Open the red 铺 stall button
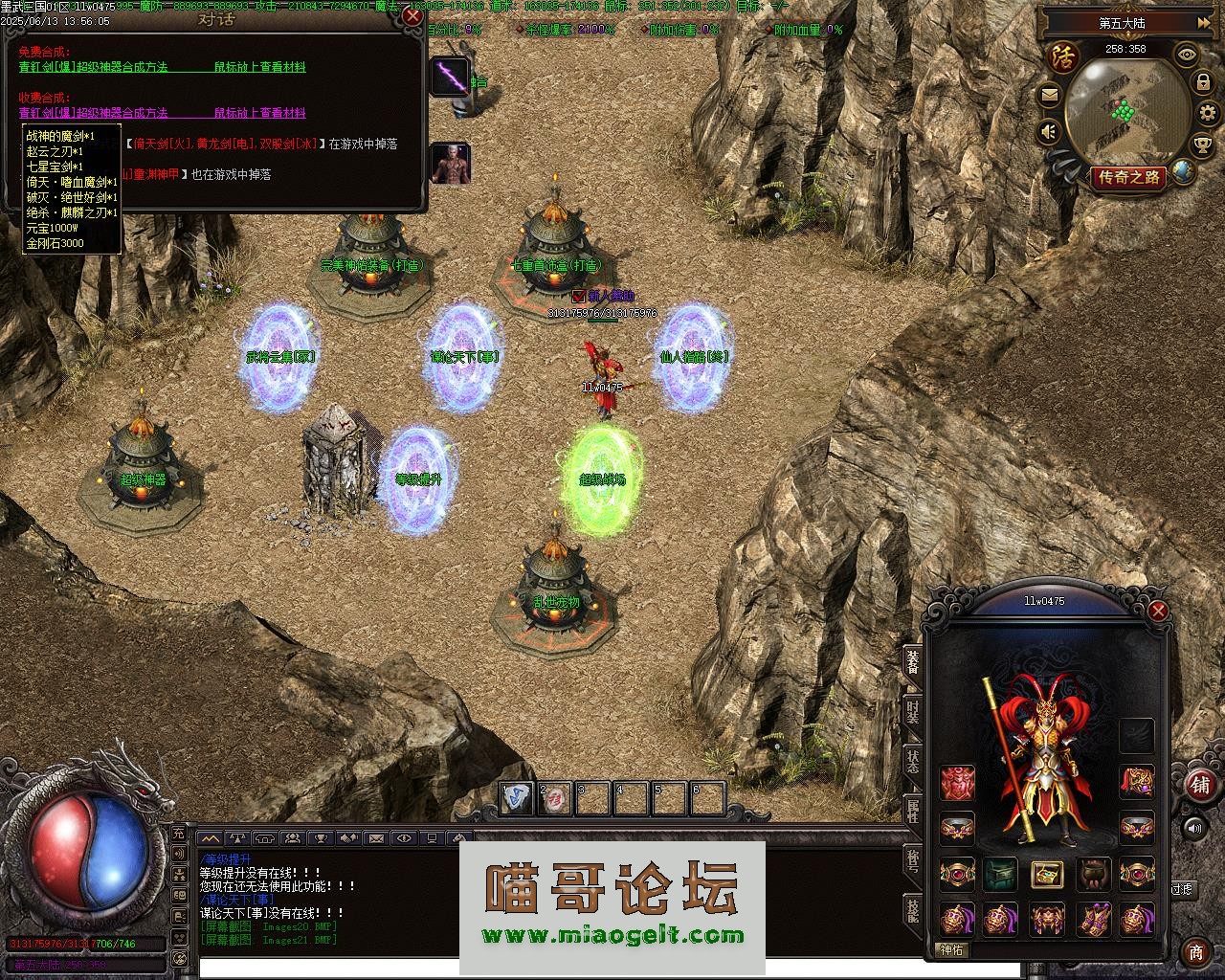1225x980 pixels. coord(1200,785)
